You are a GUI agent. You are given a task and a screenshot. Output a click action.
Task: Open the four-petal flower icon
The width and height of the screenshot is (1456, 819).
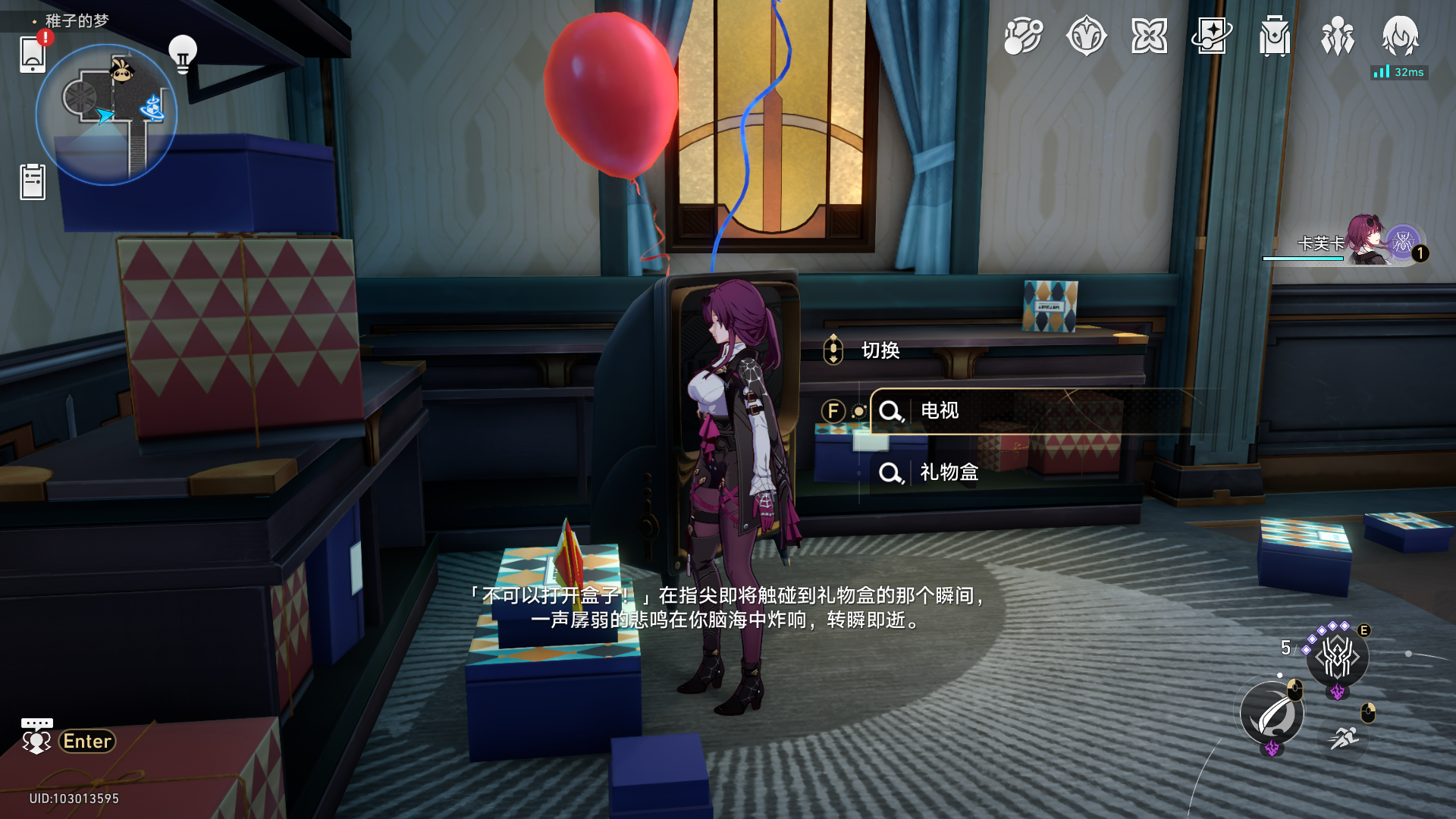[x=1149, y=36]
